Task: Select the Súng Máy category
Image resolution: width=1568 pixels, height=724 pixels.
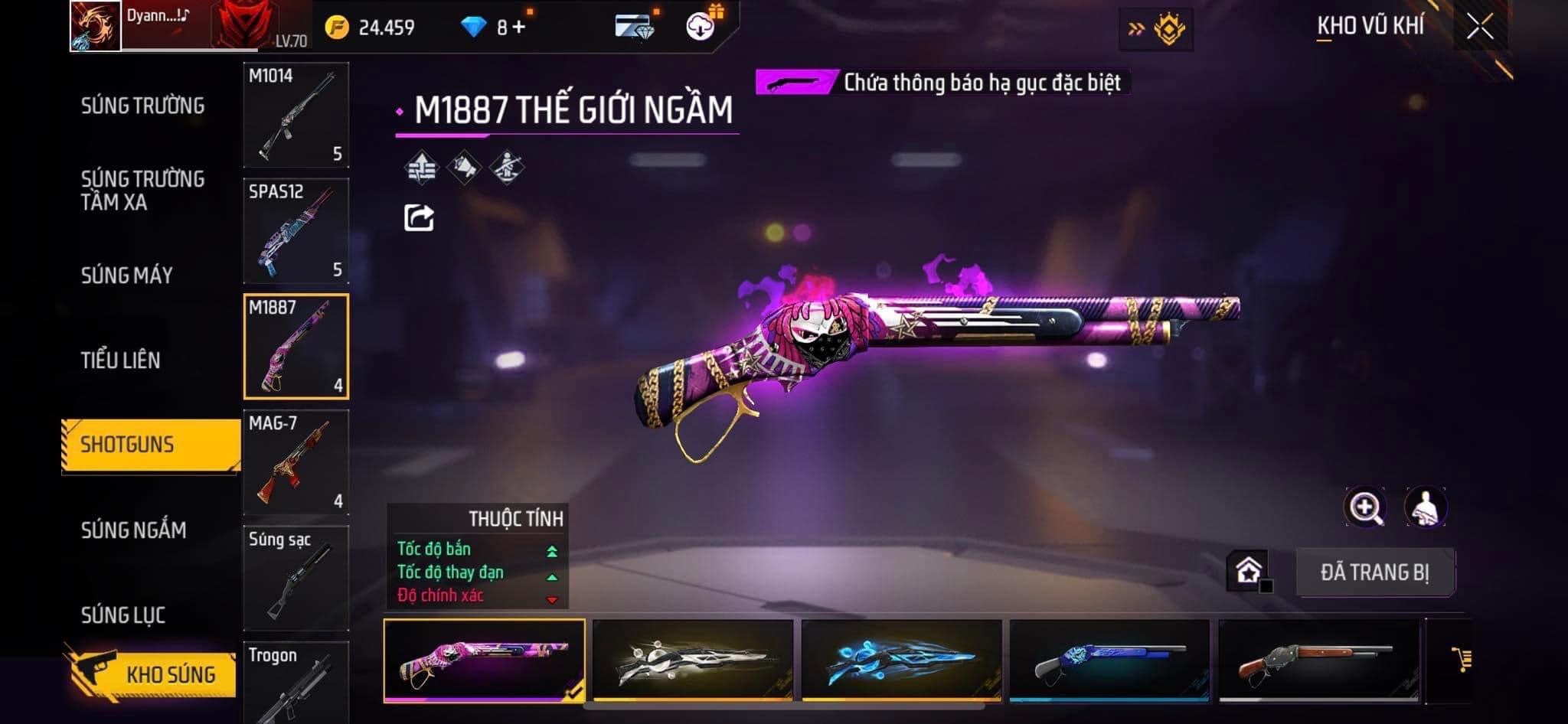Action: click(127, 276)
